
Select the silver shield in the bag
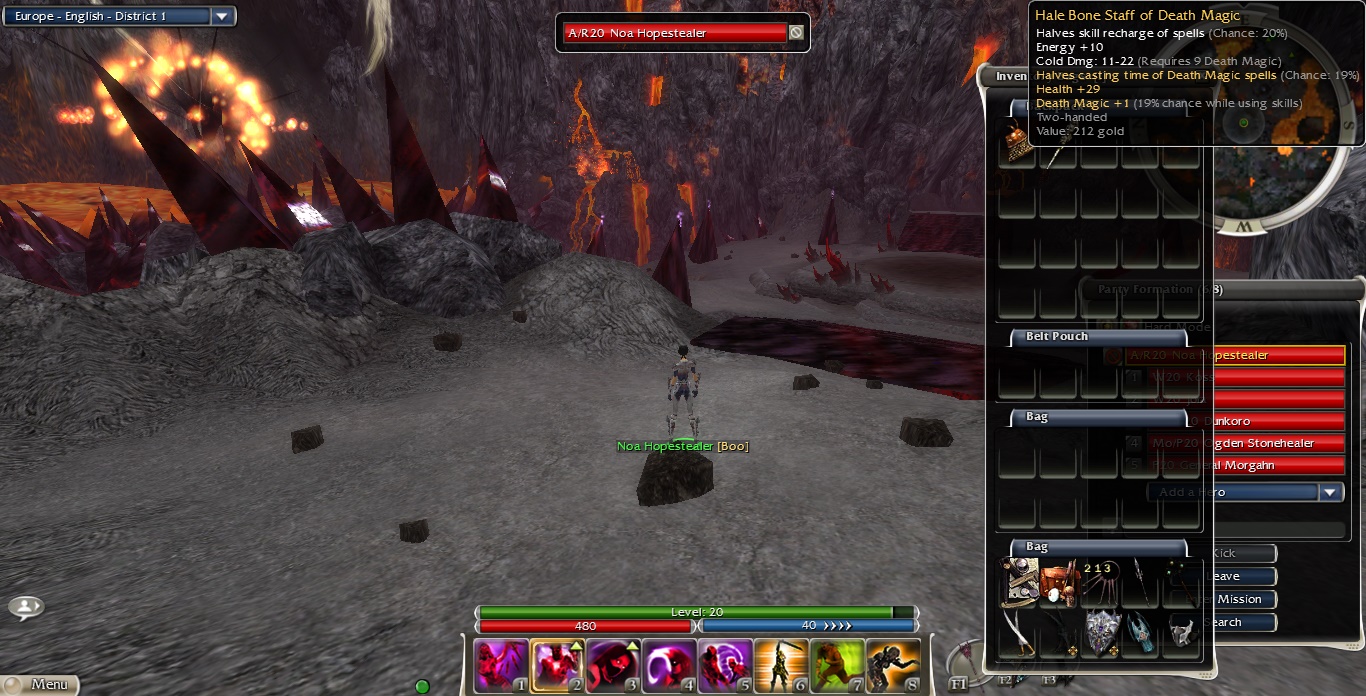click(x=1101, y=634)
